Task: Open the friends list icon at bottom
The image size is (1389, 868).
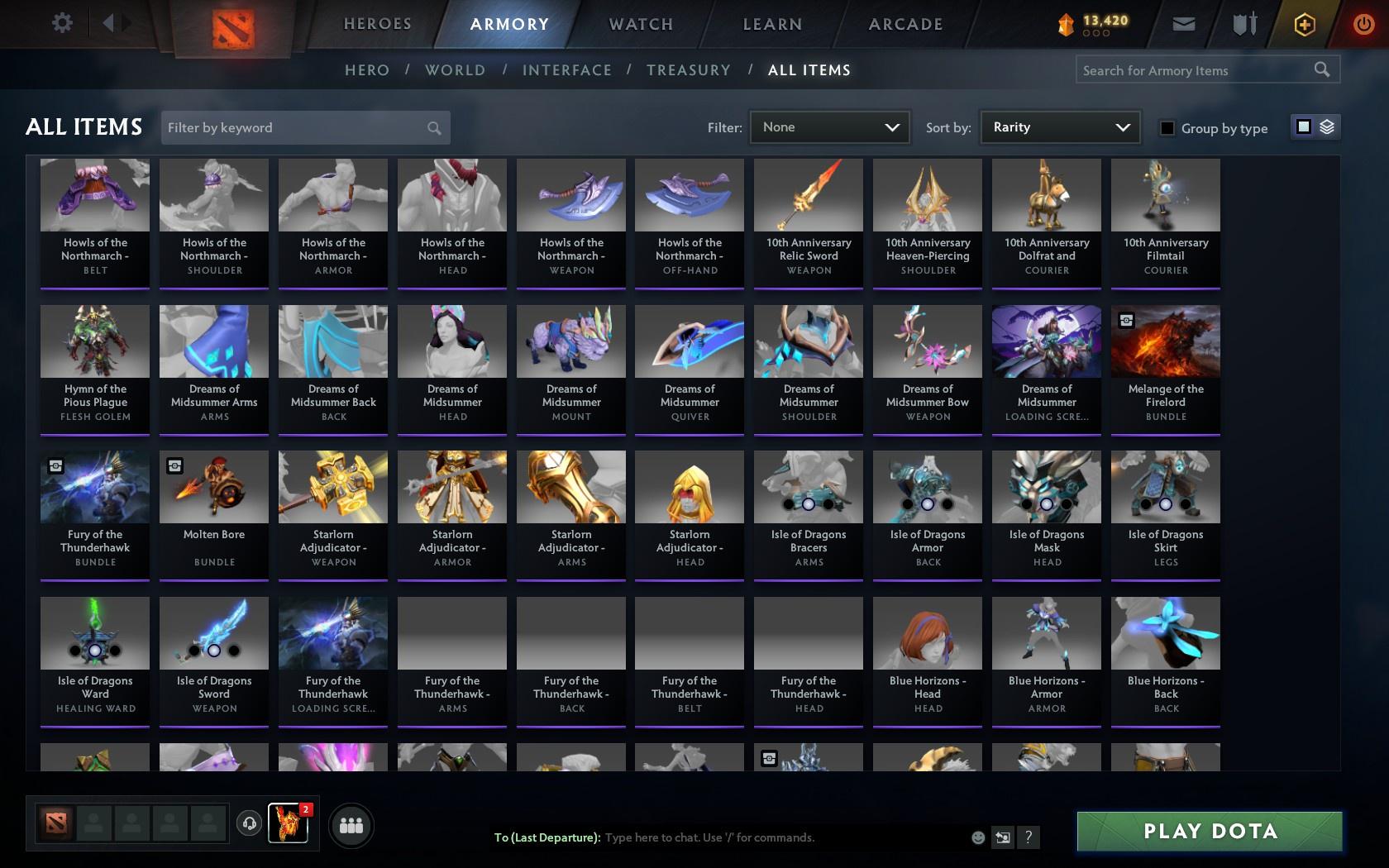Action: pyautogui.click(x=351, y=825)
